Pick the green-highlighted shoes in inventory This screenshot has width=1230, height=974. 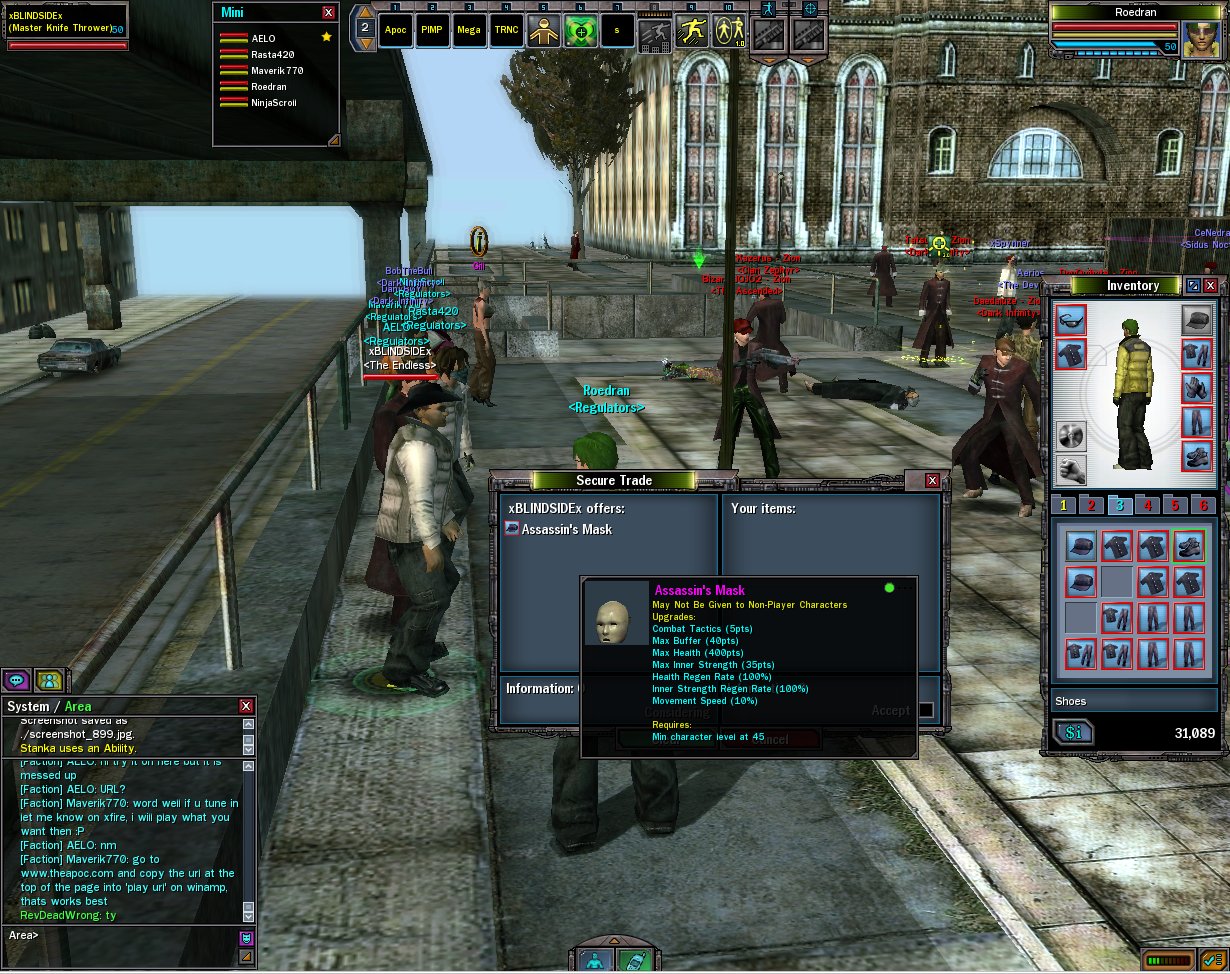[x=1189, y=546]
